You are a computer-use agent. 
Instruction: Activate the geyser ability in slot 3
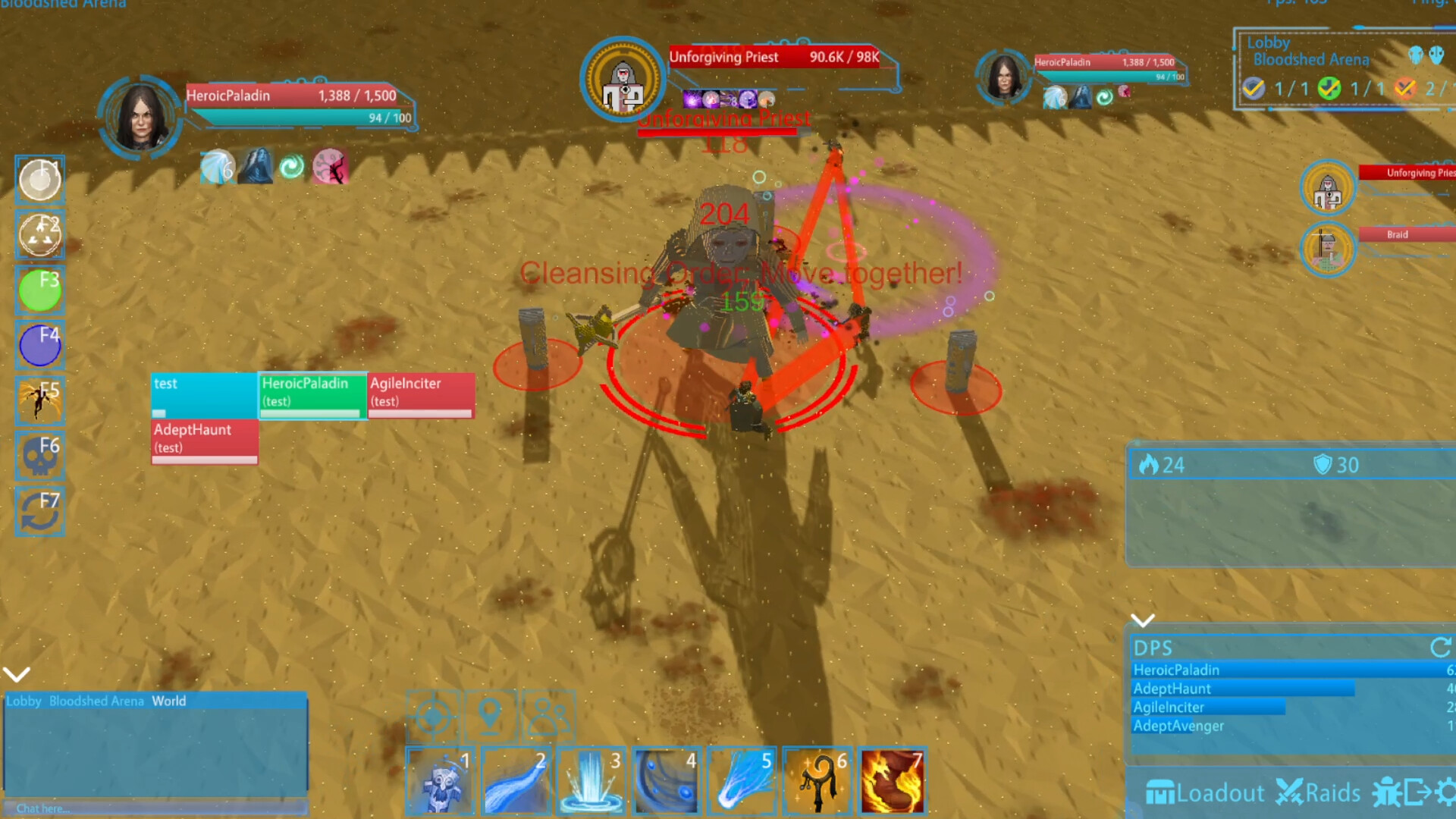(591, 782)
